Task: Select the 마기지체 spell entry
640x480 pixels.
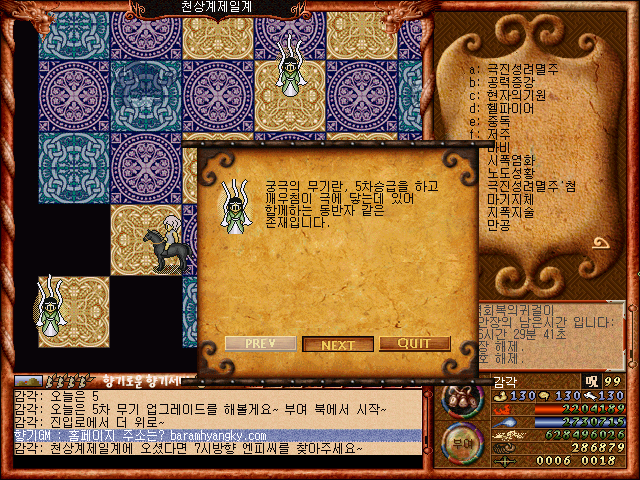Action: pos(512,199)
